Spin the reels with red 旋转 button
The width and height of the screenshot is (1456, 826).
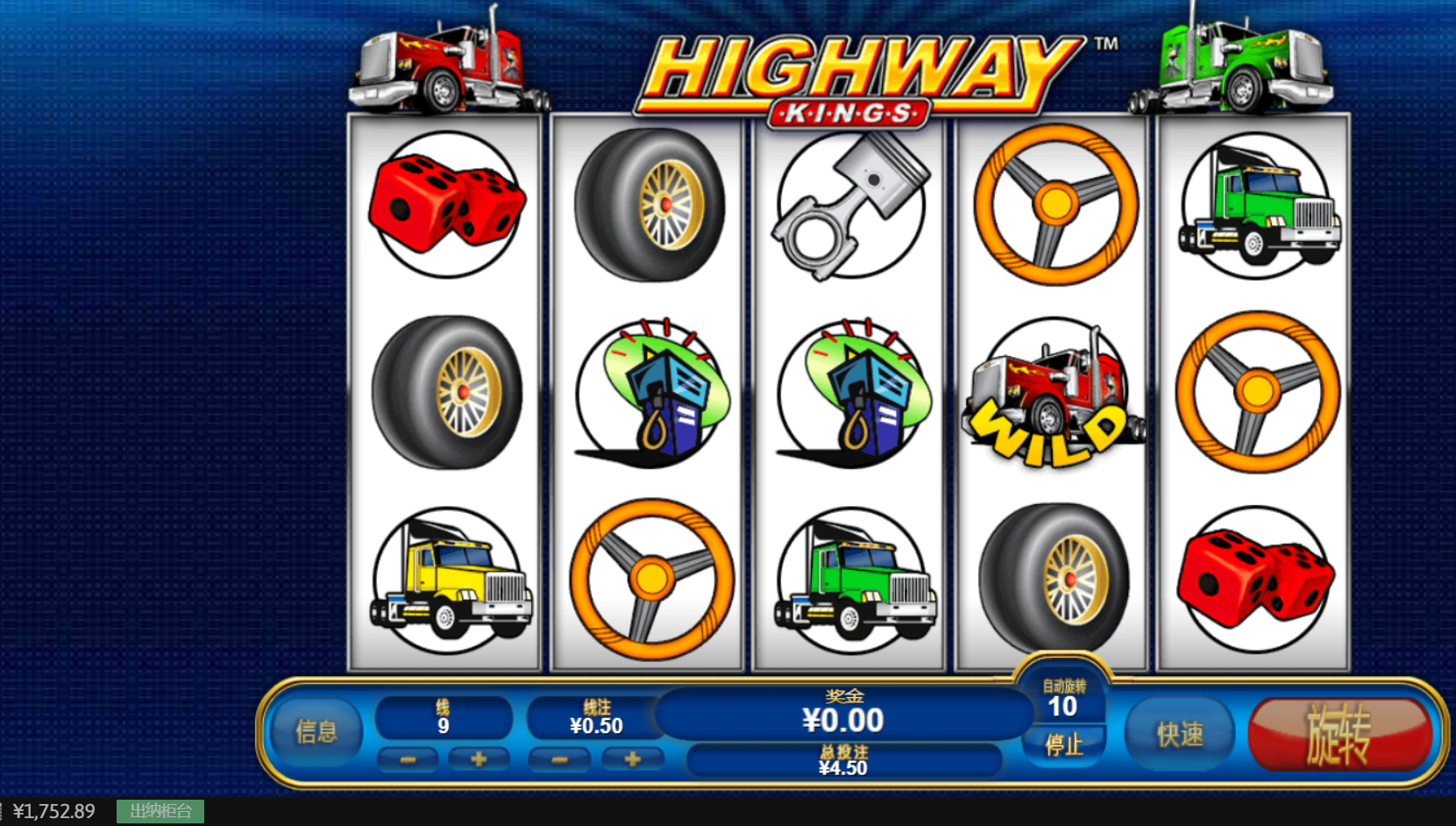1339,734
